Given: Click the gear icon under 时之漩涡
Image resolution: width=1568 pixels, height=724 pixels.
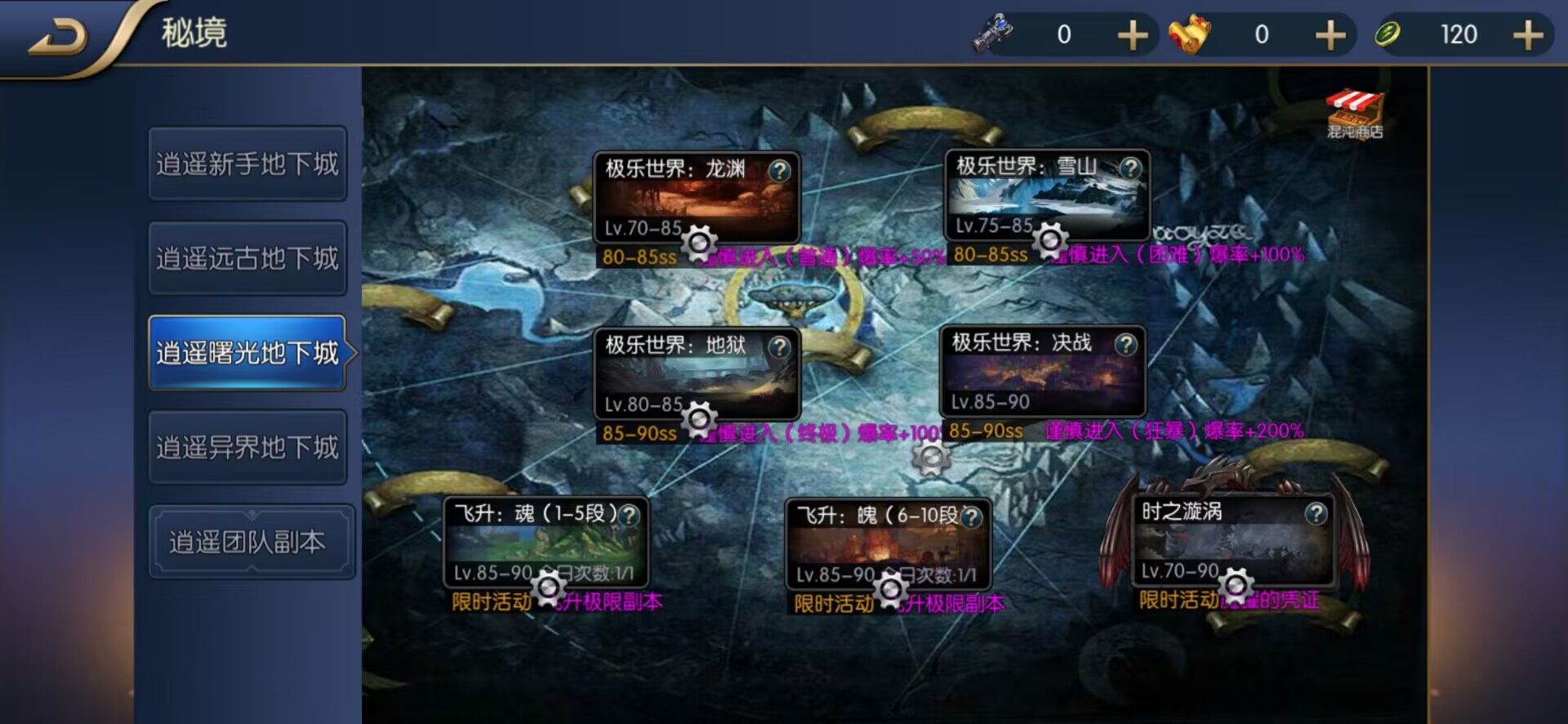Looking at the screenshot, I should [x=1235, y=583].
